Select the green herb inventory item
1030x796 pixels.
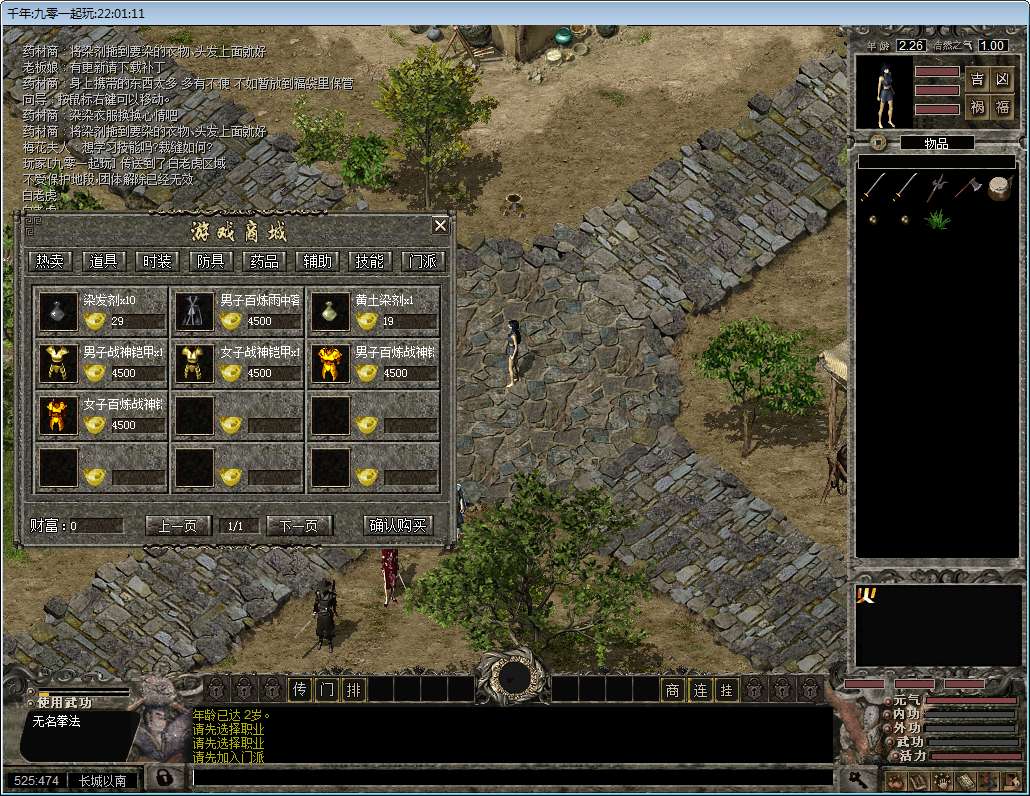click(x=937, y=219)
